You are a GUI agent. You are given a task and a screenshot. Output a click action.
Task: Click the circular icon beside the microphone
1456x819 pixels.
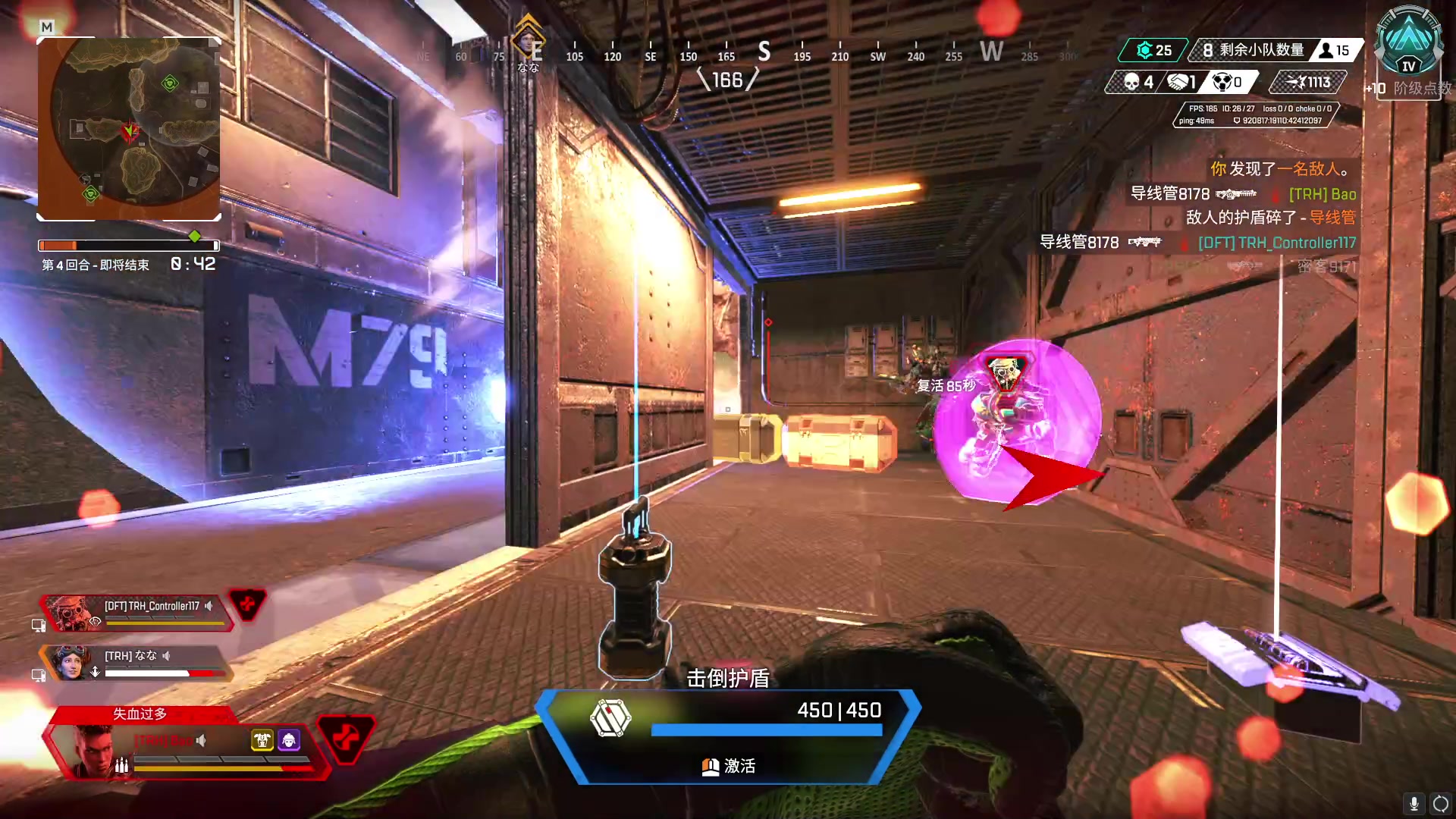click(x=1441, y=803)
